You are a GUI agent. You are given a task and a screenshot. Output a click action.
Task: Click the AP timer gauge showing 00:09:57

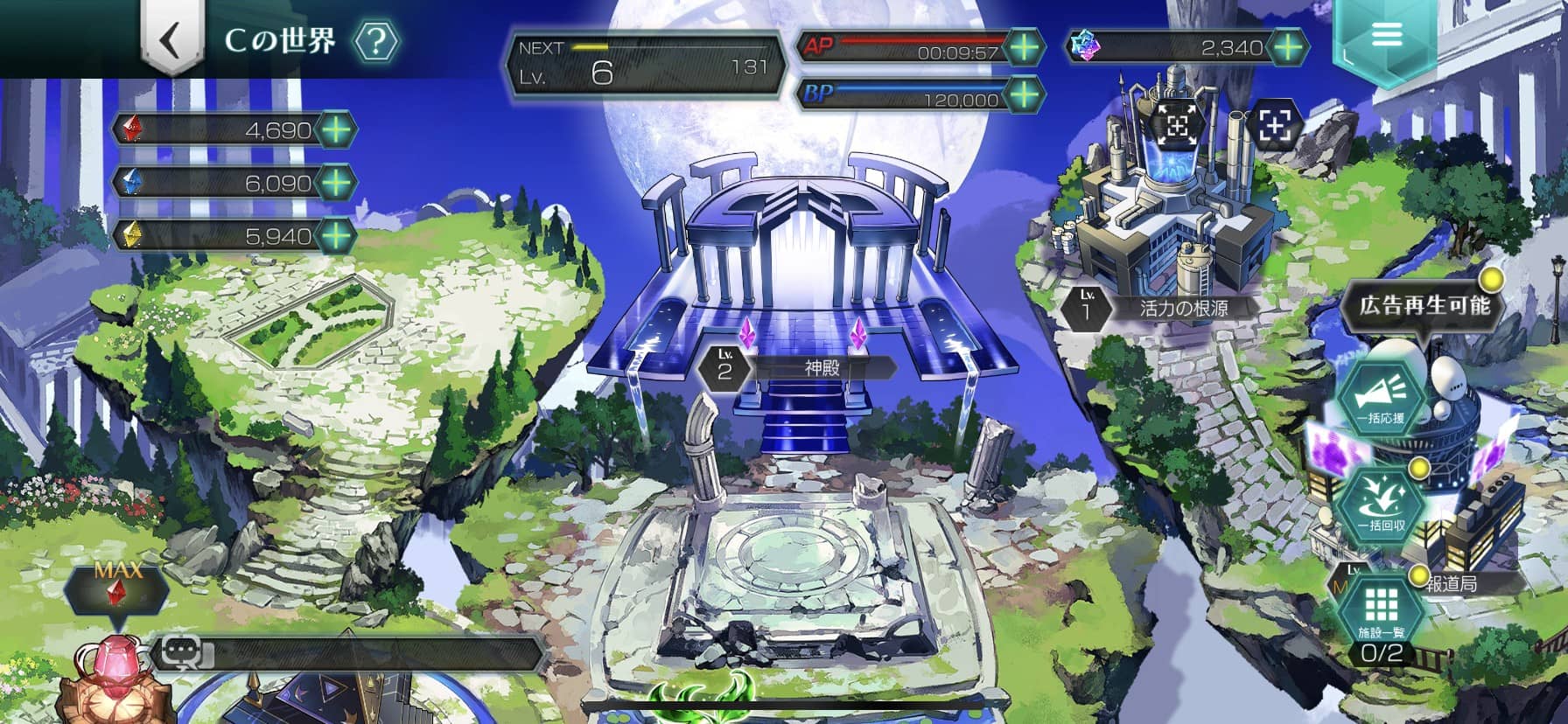click(910, 50)
